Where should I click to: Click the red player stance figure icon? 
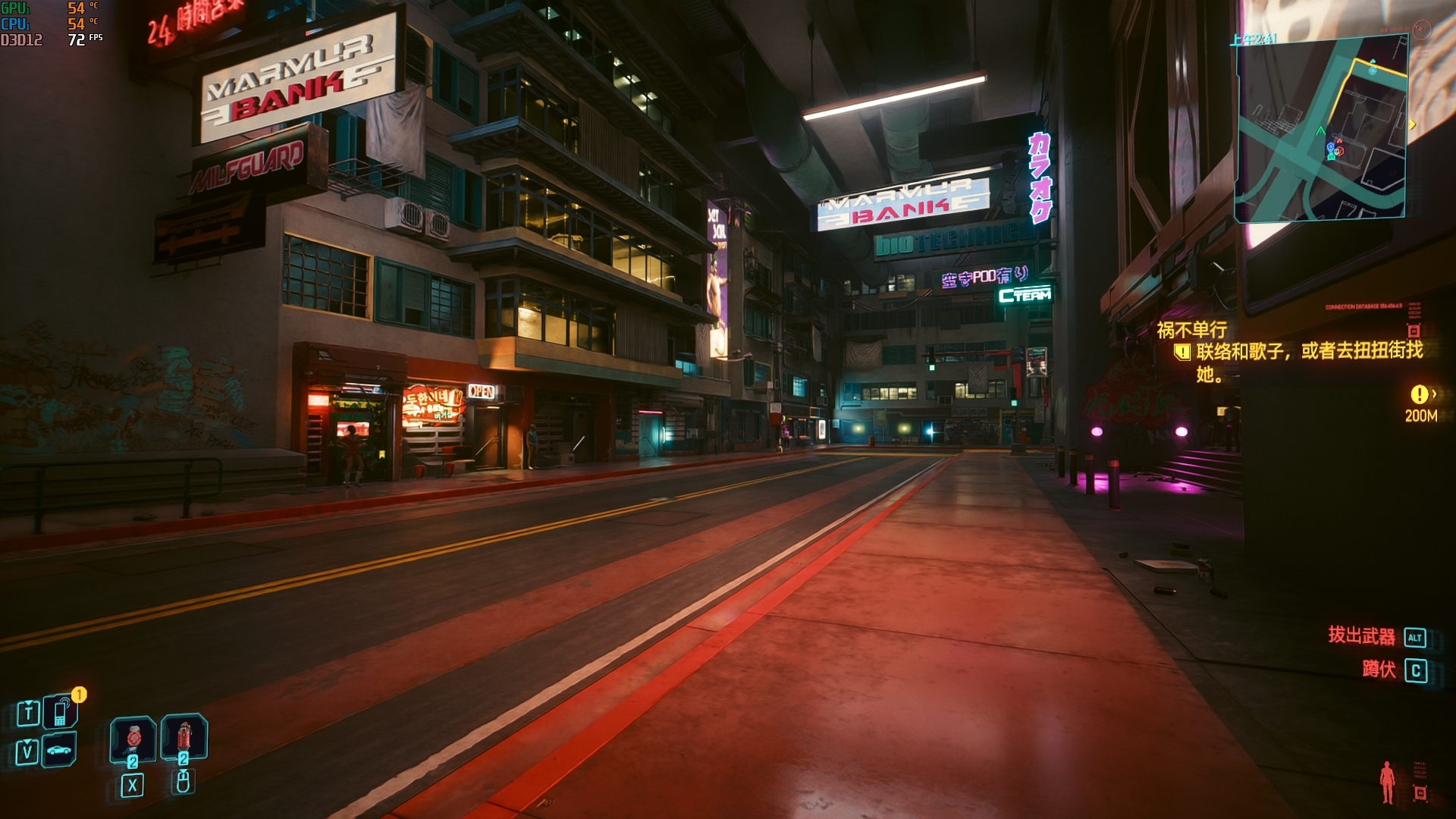1387,782
